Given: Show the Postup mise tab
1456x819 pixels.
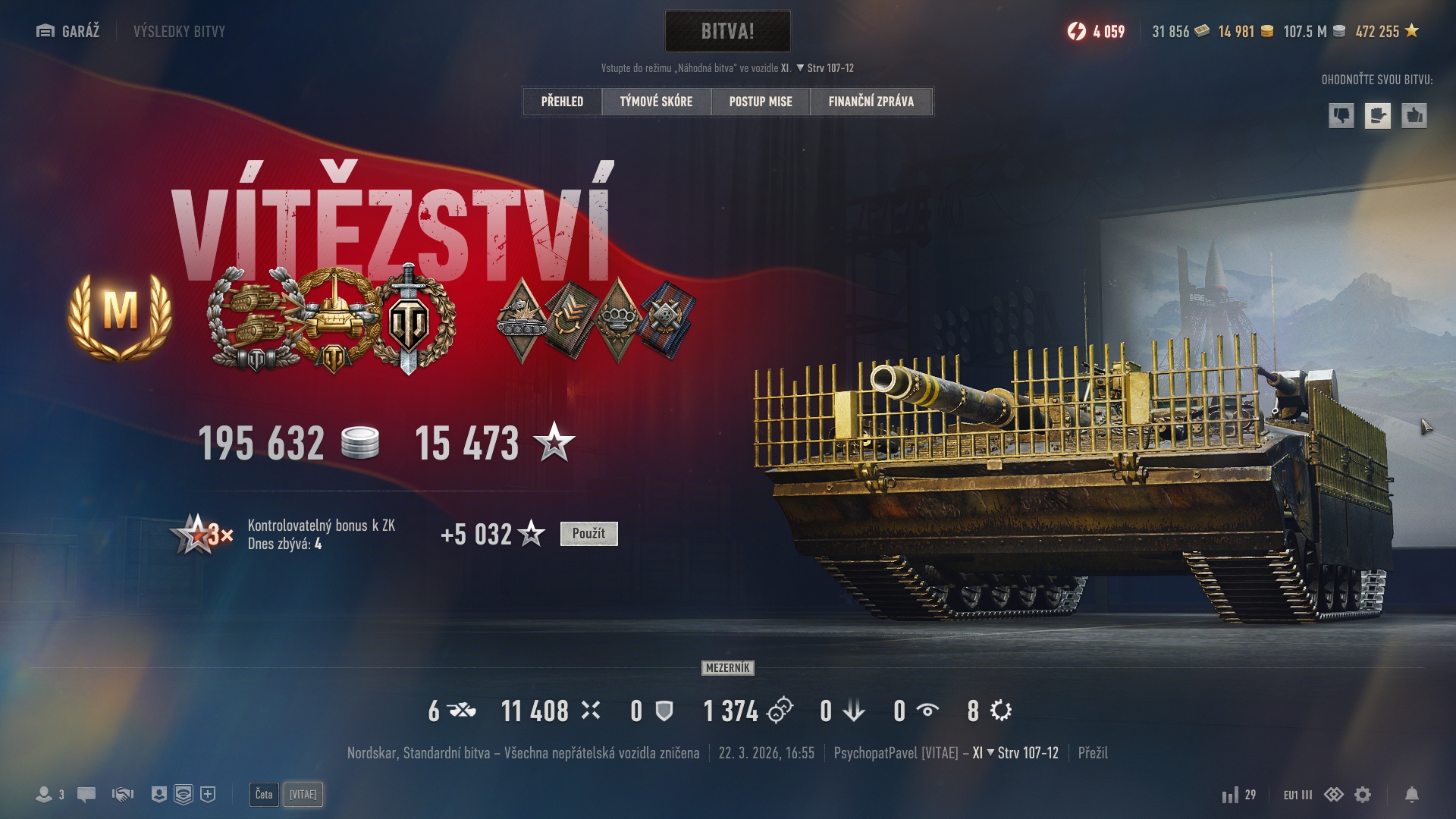Looking at the screenshot, I should coord(761,102).
